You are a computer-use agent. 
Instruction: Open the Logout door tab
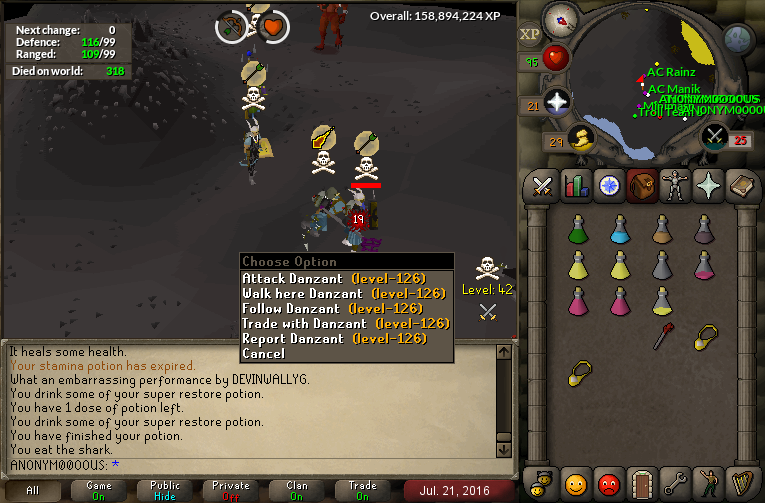(x=641, y=483)
